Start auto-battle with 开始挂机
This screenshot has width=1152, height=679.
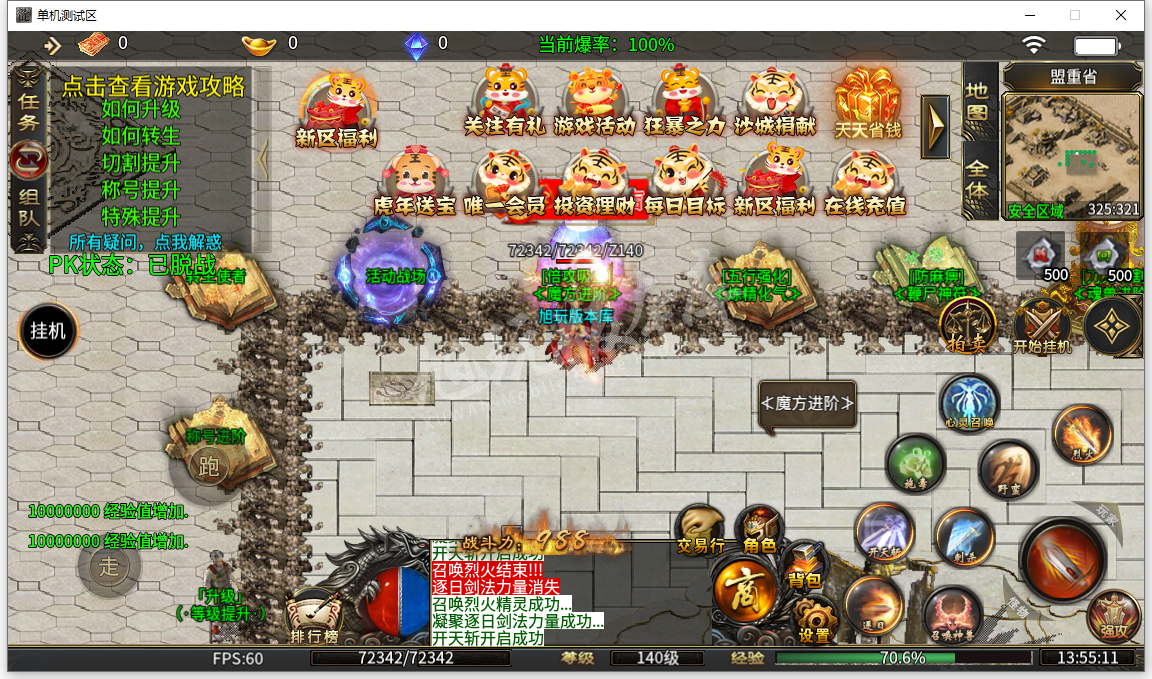point(1042,327)
